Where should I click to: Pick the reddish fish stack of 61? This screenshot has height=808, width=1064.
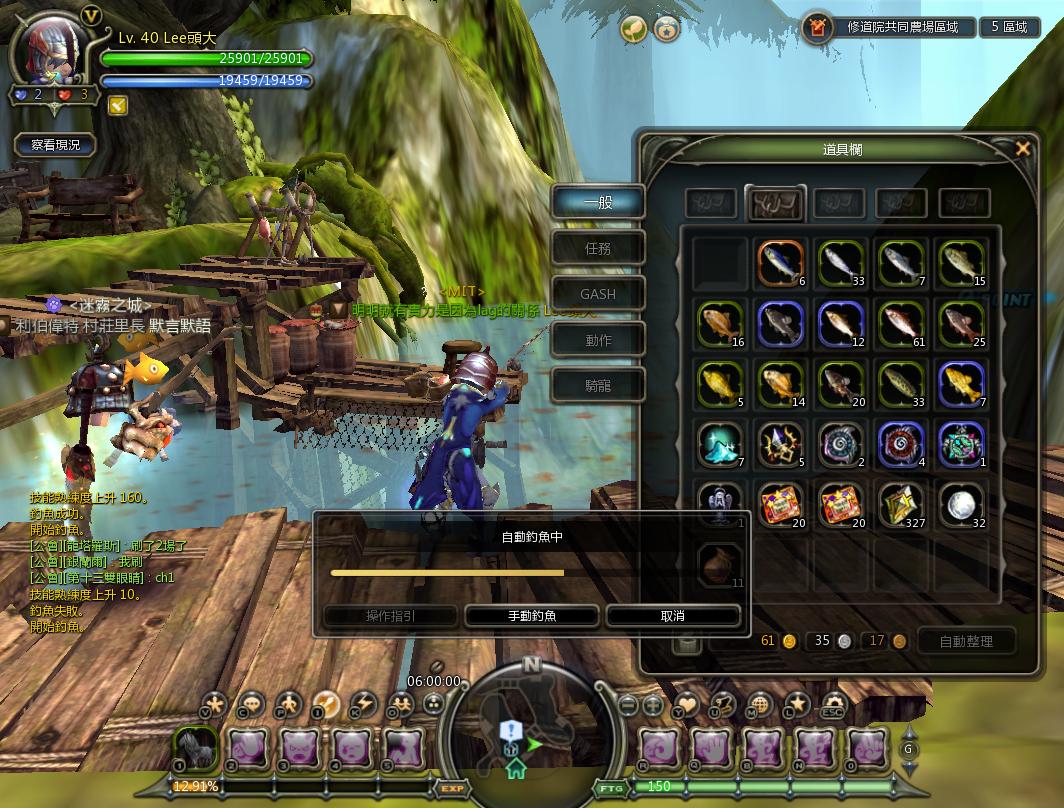click(901, 324)
